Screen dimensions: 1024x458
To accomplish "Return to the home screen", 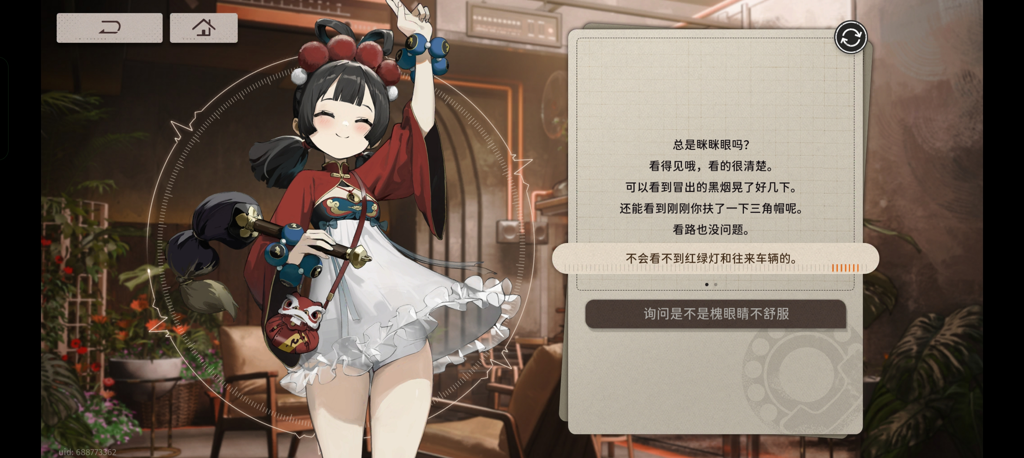I will pyautogui.click(x=203, y=28).
